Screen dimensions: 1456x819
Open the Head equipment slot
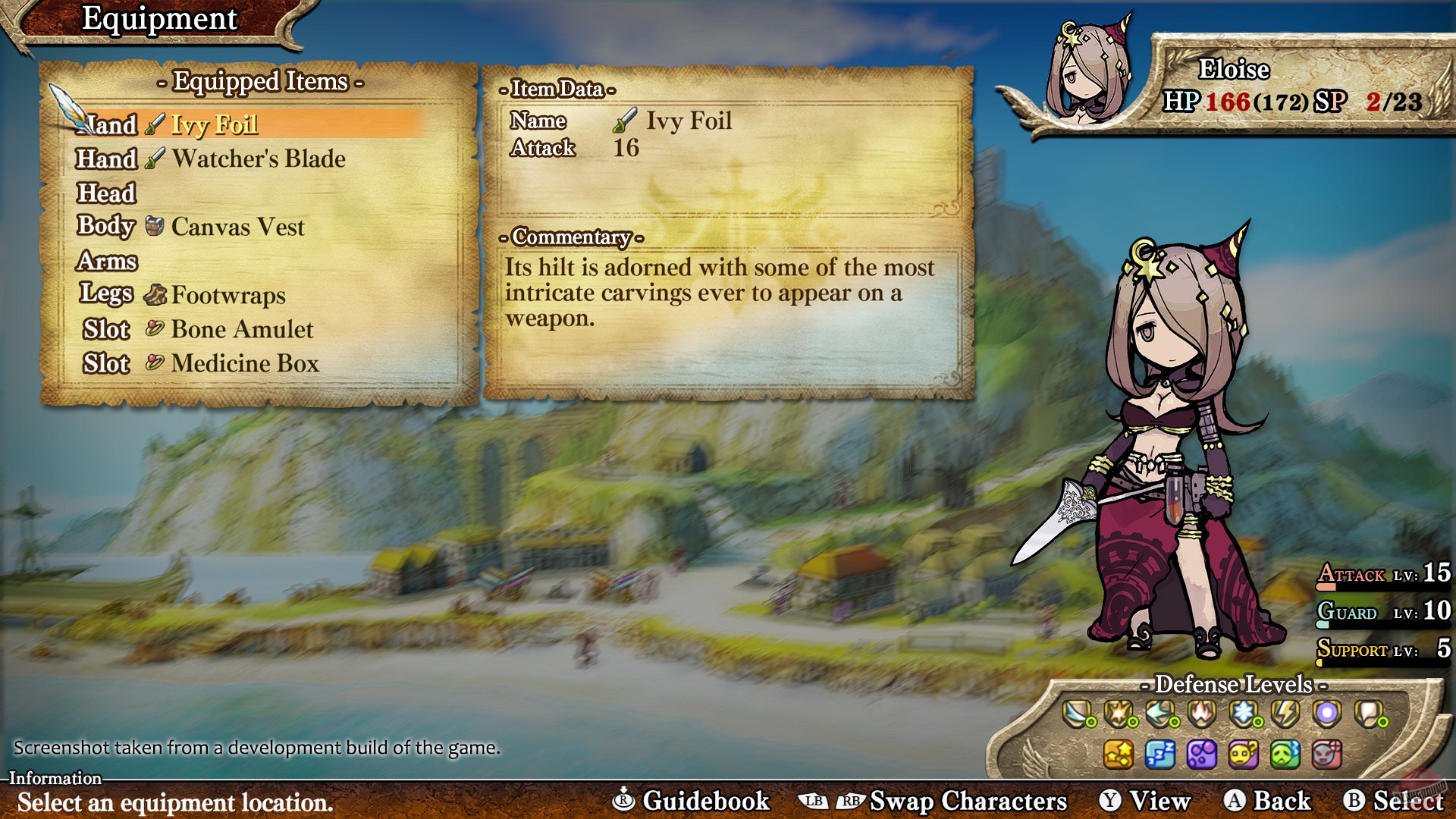[x=106, y=193]
